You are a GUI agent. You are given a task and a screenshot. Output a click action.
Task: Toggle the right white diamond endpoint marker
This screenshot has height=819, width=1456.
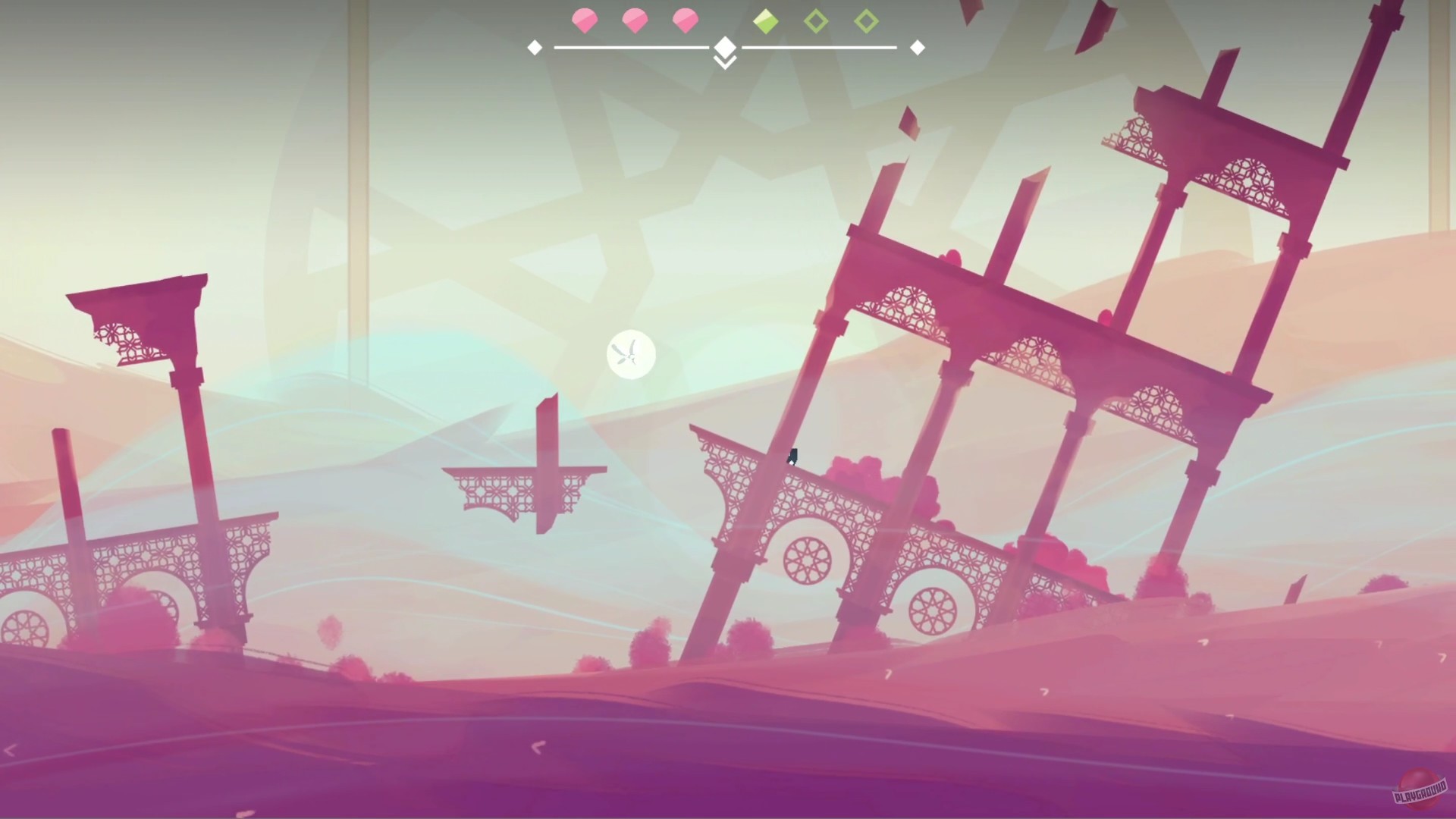(918, 47)
